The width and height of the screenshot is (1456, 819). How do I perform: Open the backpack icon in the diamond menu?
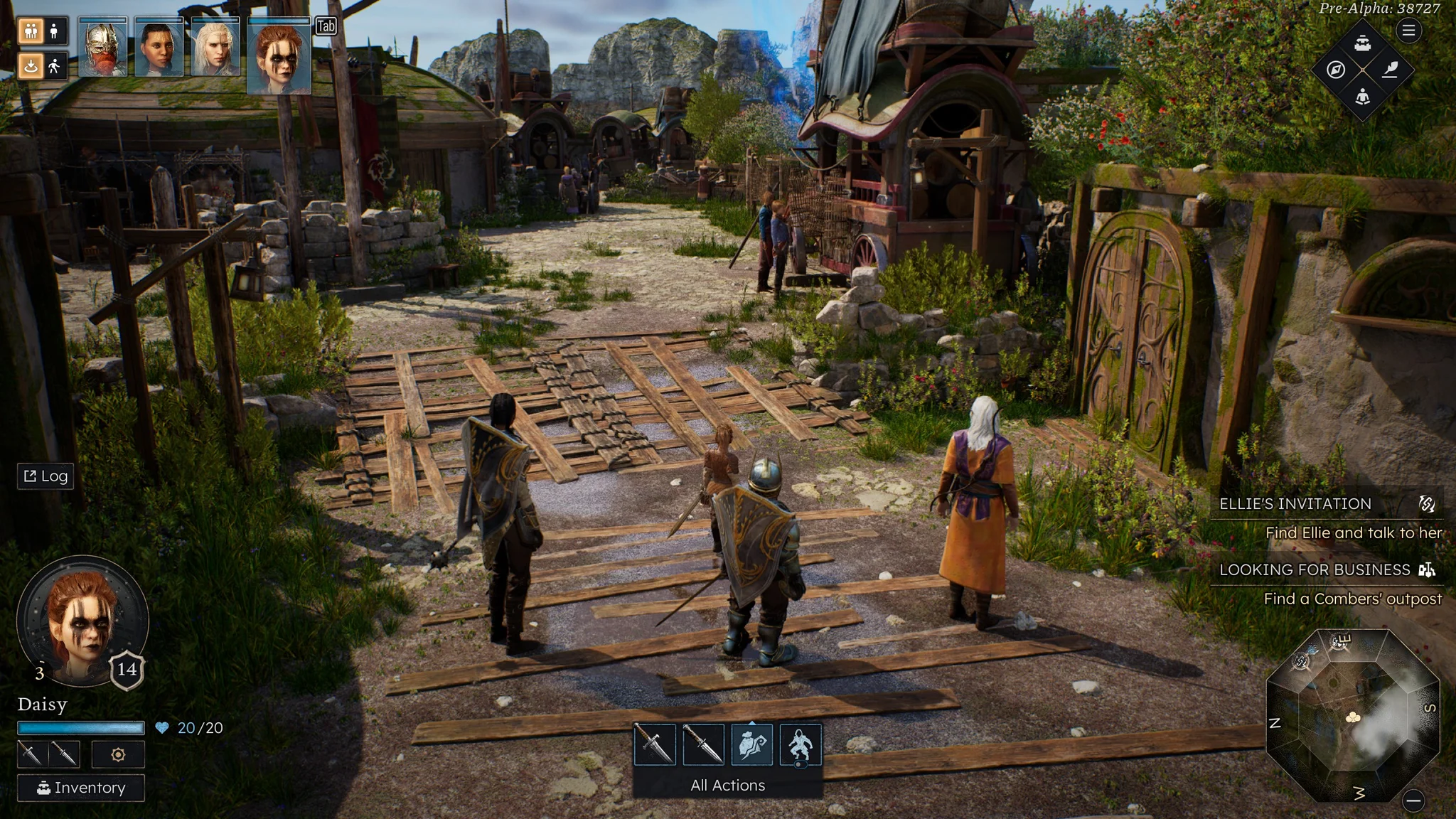[x=1362, y=43]
